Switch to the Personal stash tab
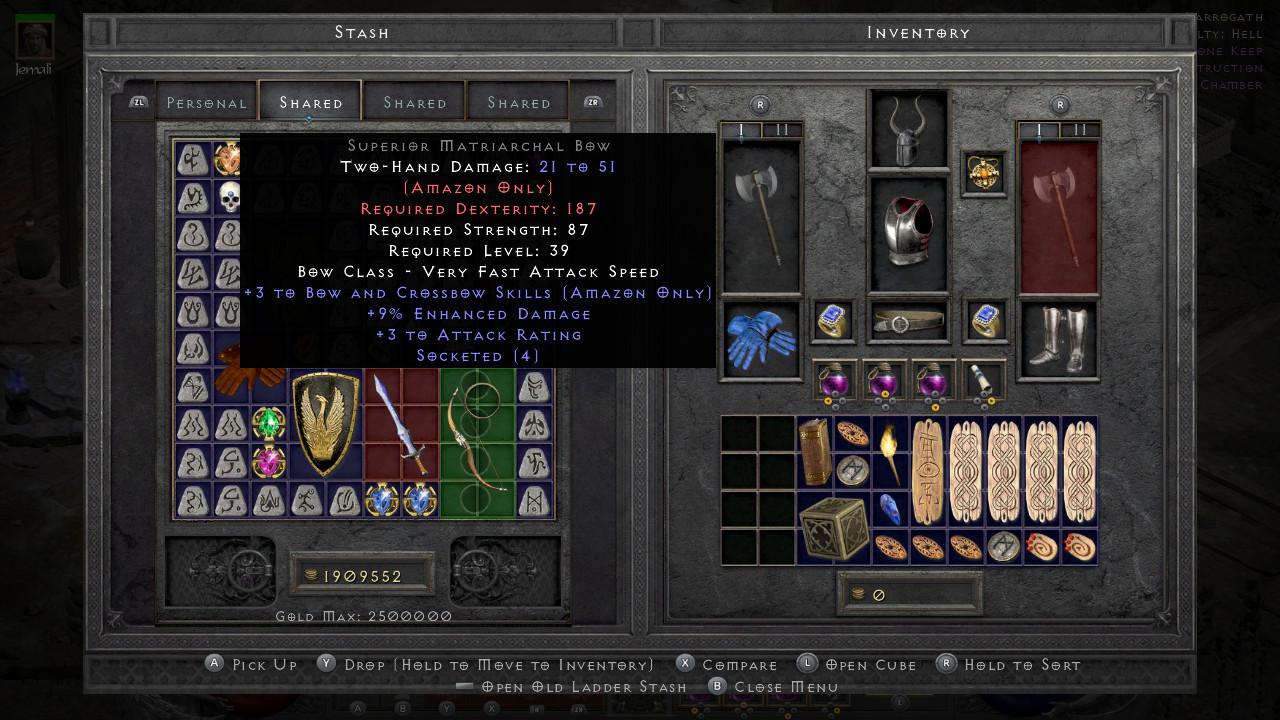This screenshot has width=1280, height=720. (208, 102)
